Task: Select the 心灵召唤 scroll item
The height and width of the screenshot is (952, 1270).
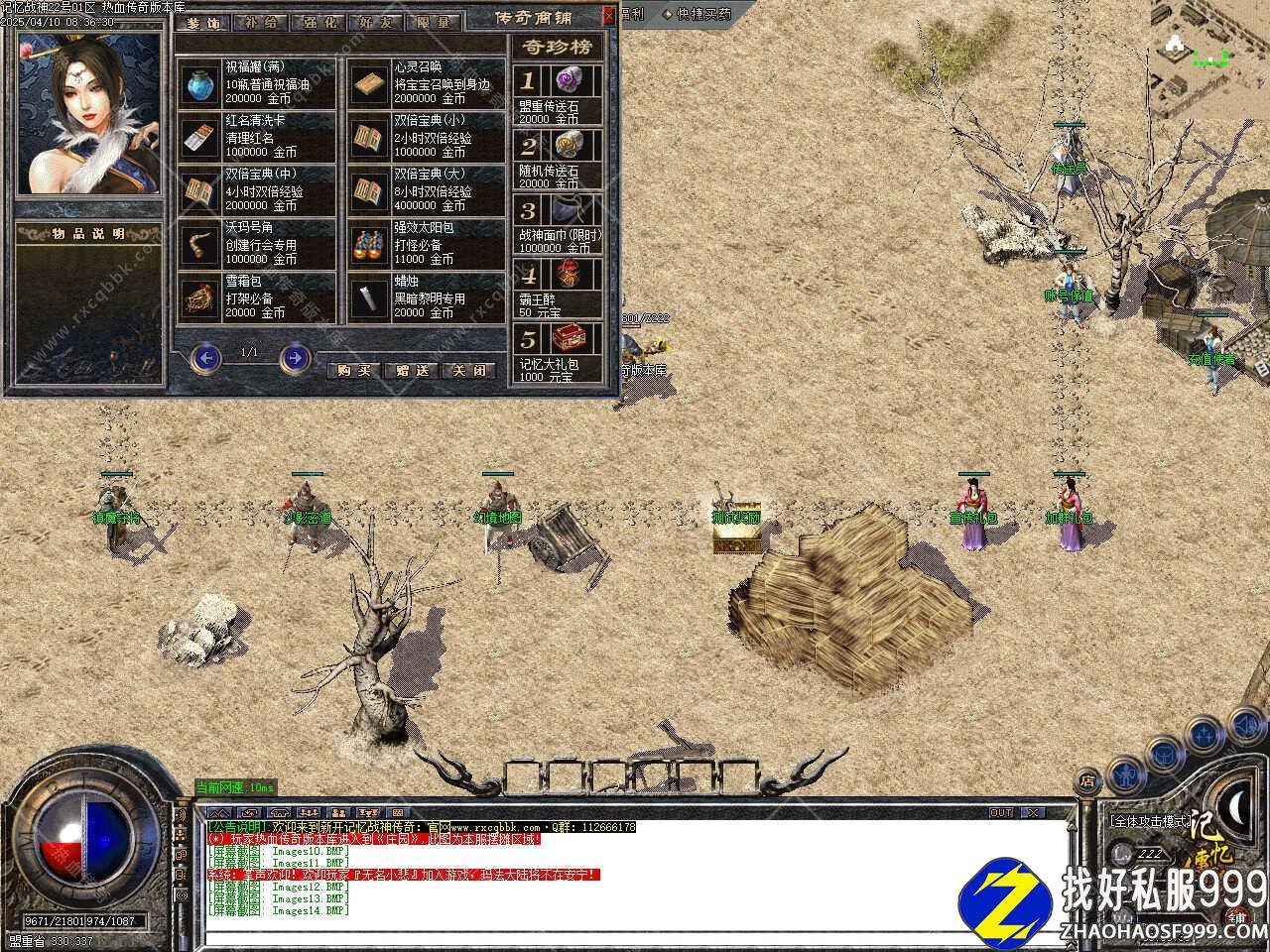Action: (370, 84)
